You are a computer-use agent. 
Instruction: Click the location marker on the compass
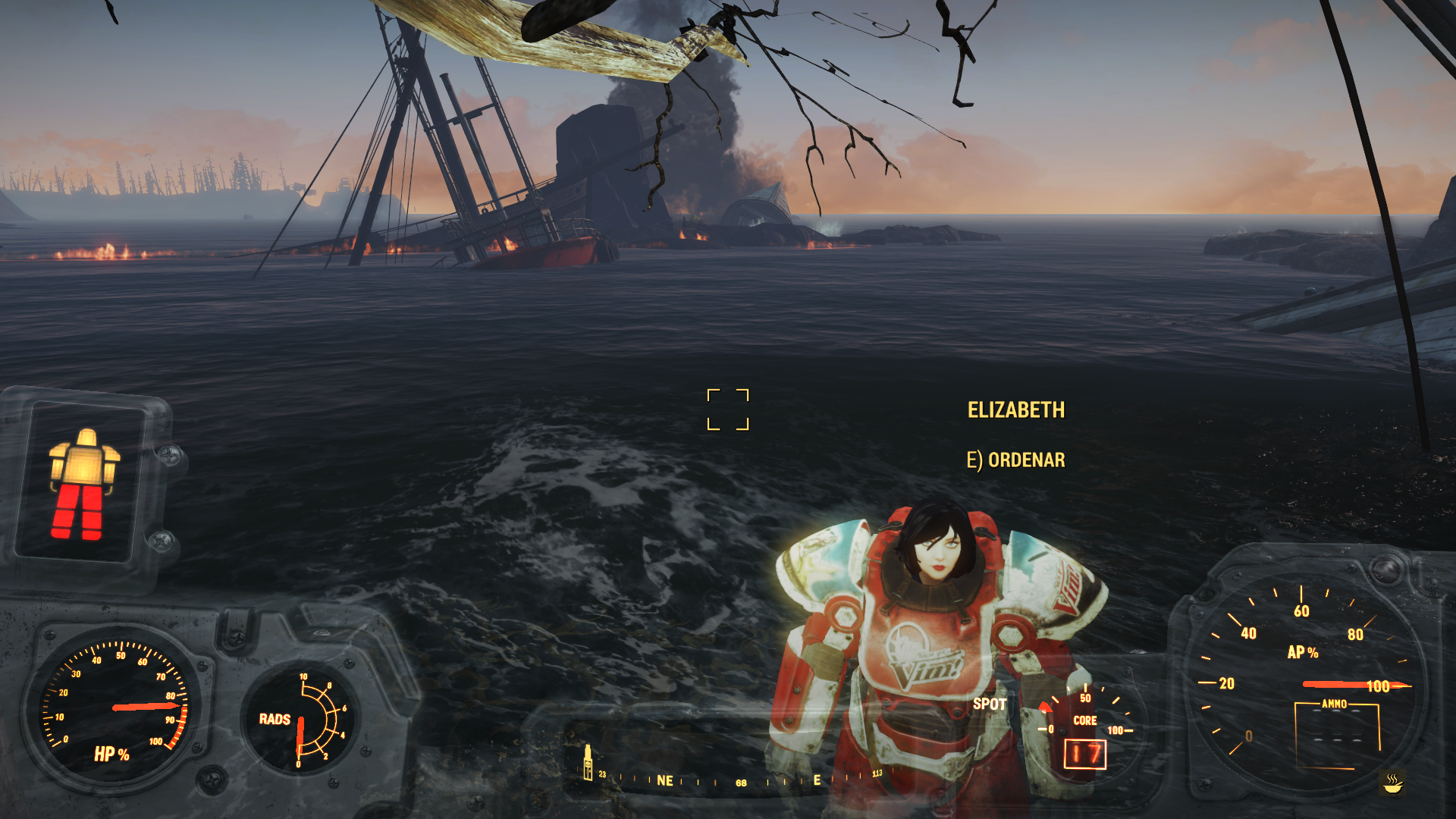[588, 762]
